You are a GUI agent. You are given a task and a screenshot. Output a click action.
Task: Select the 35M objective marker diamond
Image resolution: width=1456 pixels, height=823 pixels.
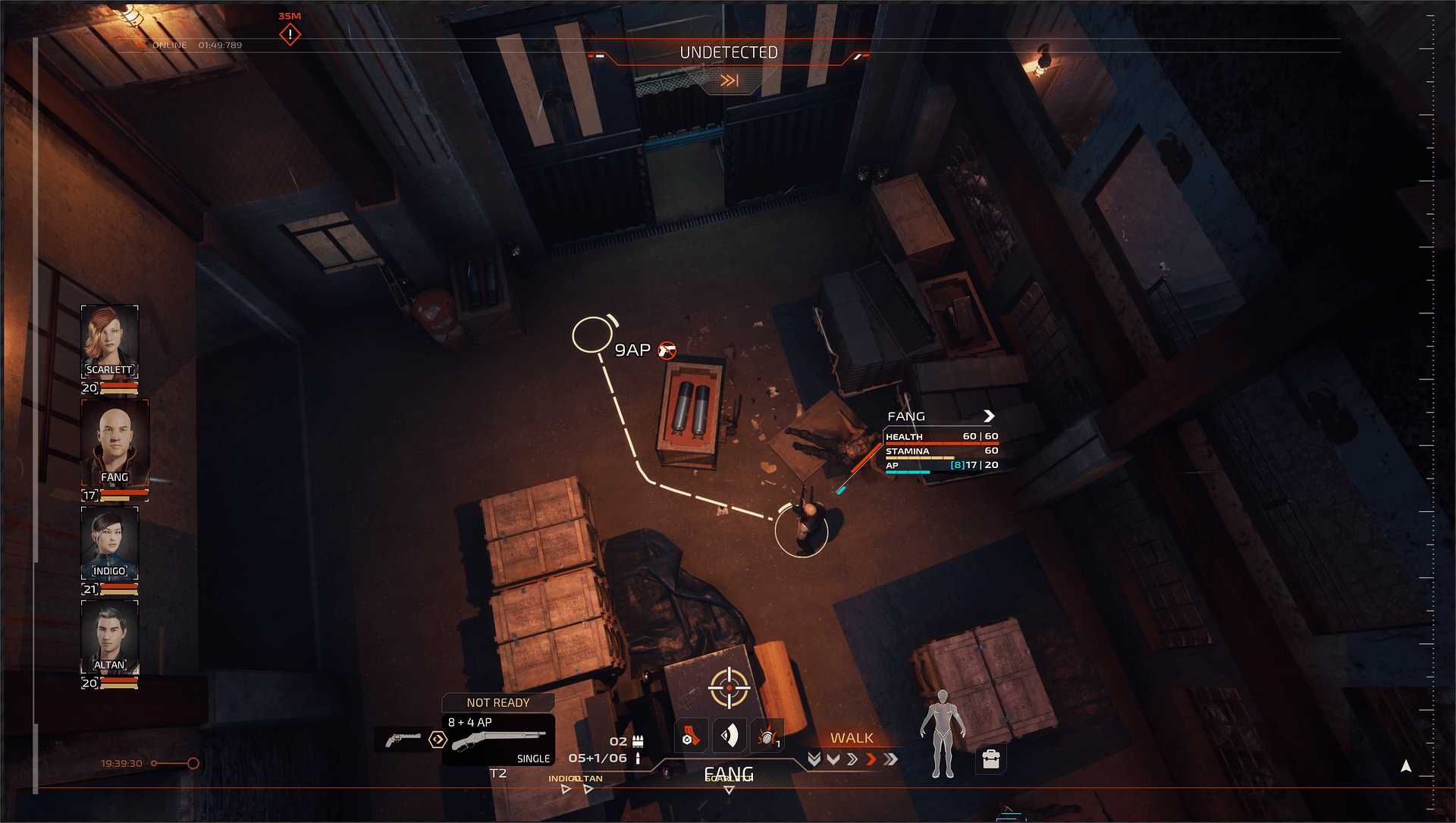click(x=290, y=34)
